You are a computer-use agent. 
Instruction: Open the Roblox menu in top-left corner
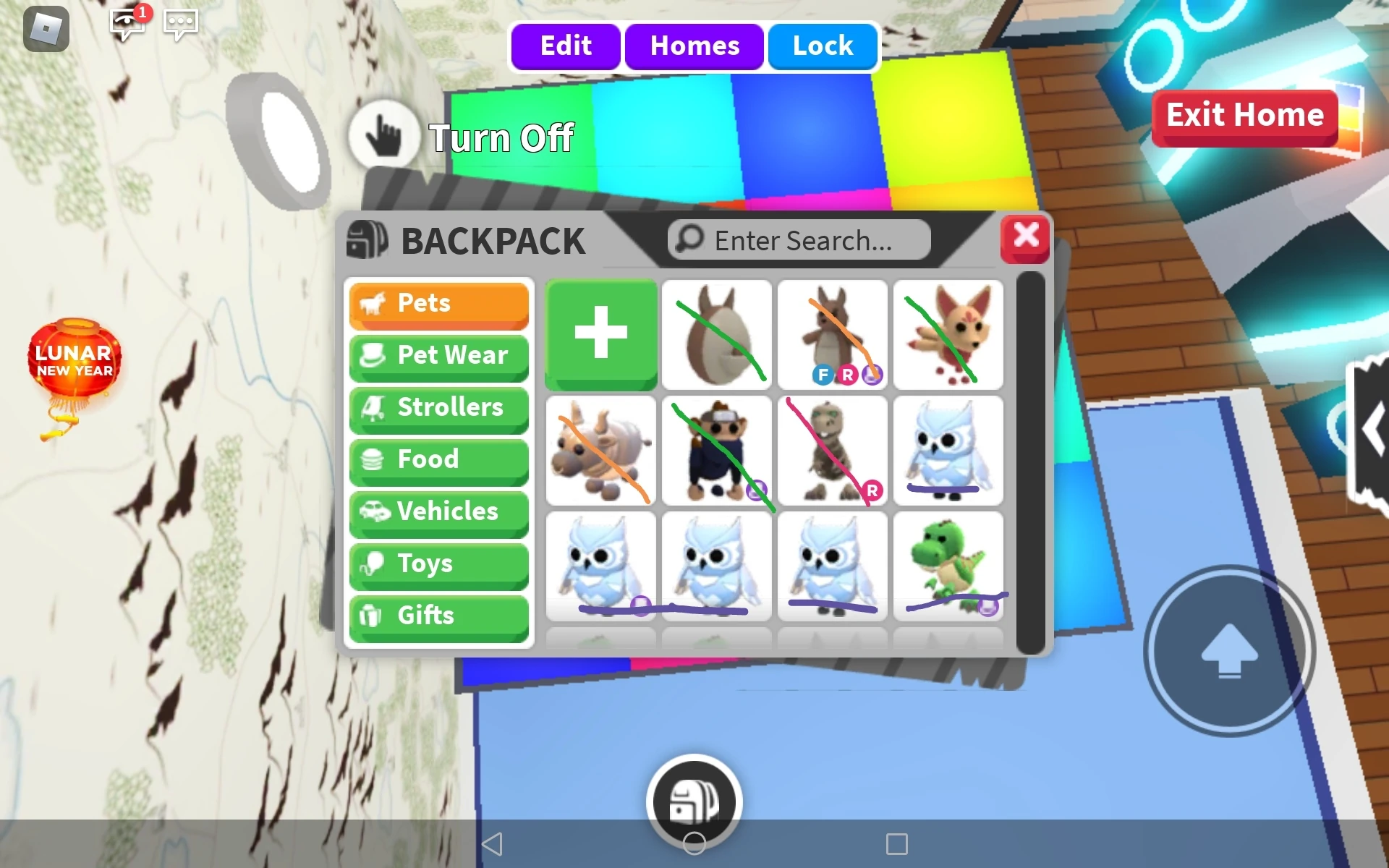46,29
